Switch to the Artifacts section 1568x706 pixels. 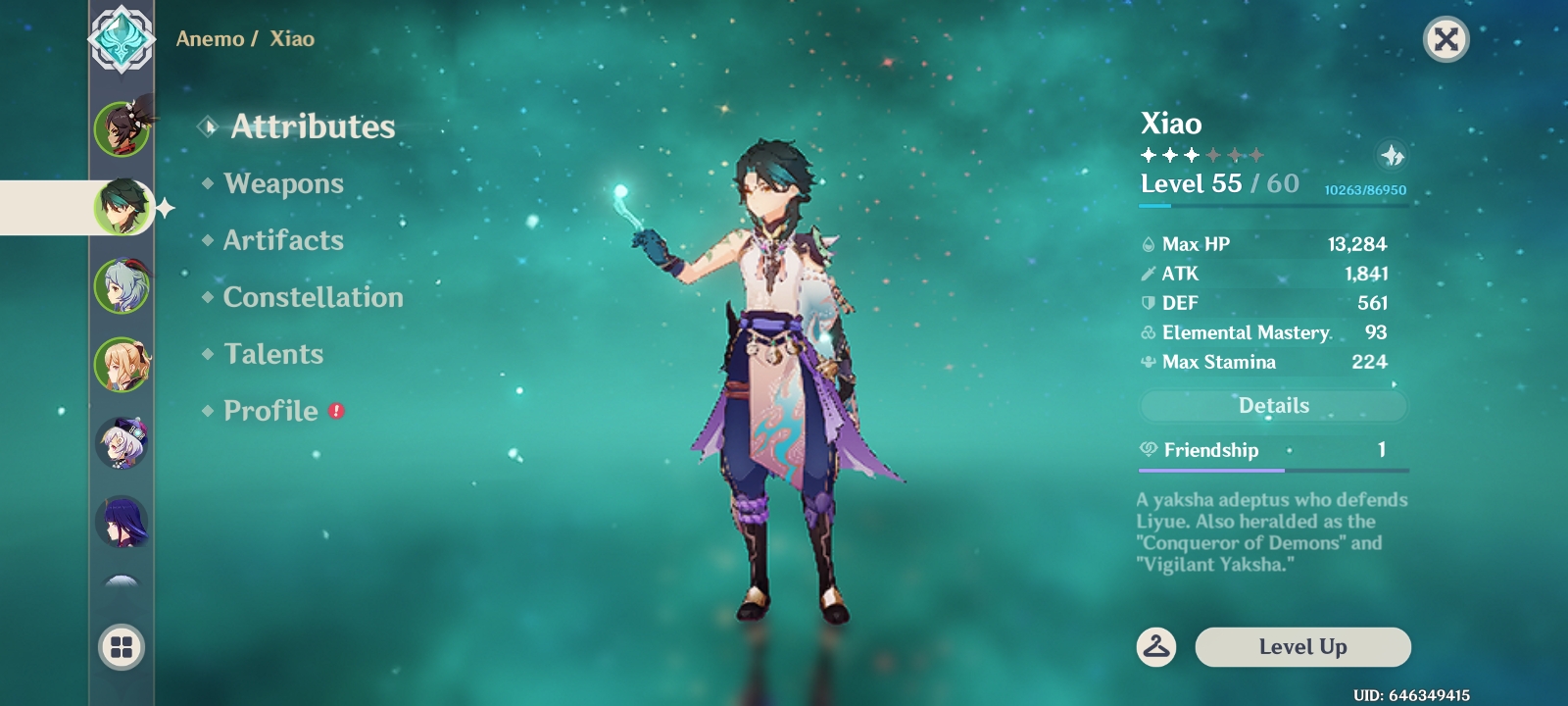[x=283, y=240]
